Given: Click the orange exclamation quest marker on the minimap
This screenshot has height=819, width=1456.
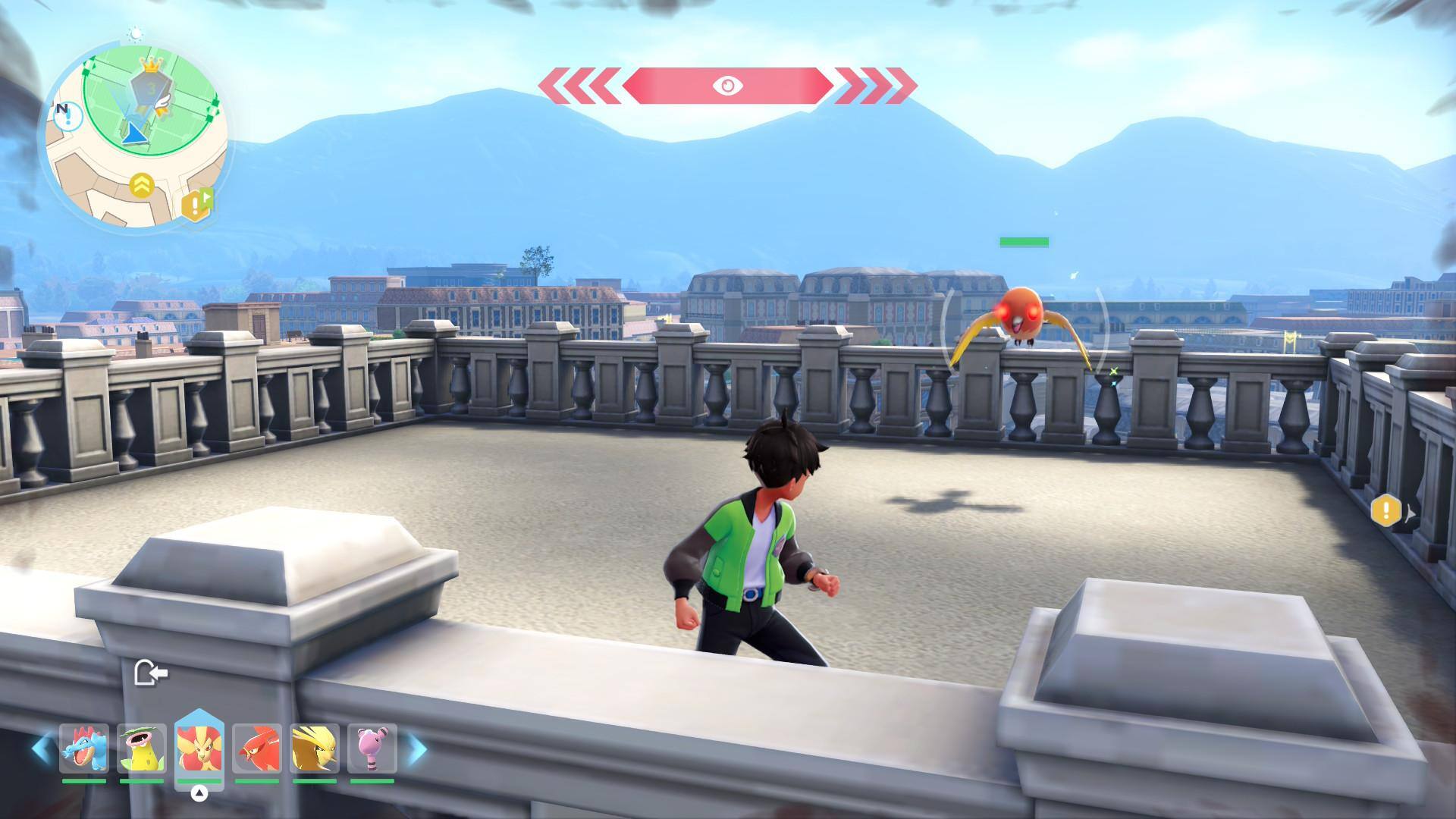Looking at the screenshot, I should [195, 205].
